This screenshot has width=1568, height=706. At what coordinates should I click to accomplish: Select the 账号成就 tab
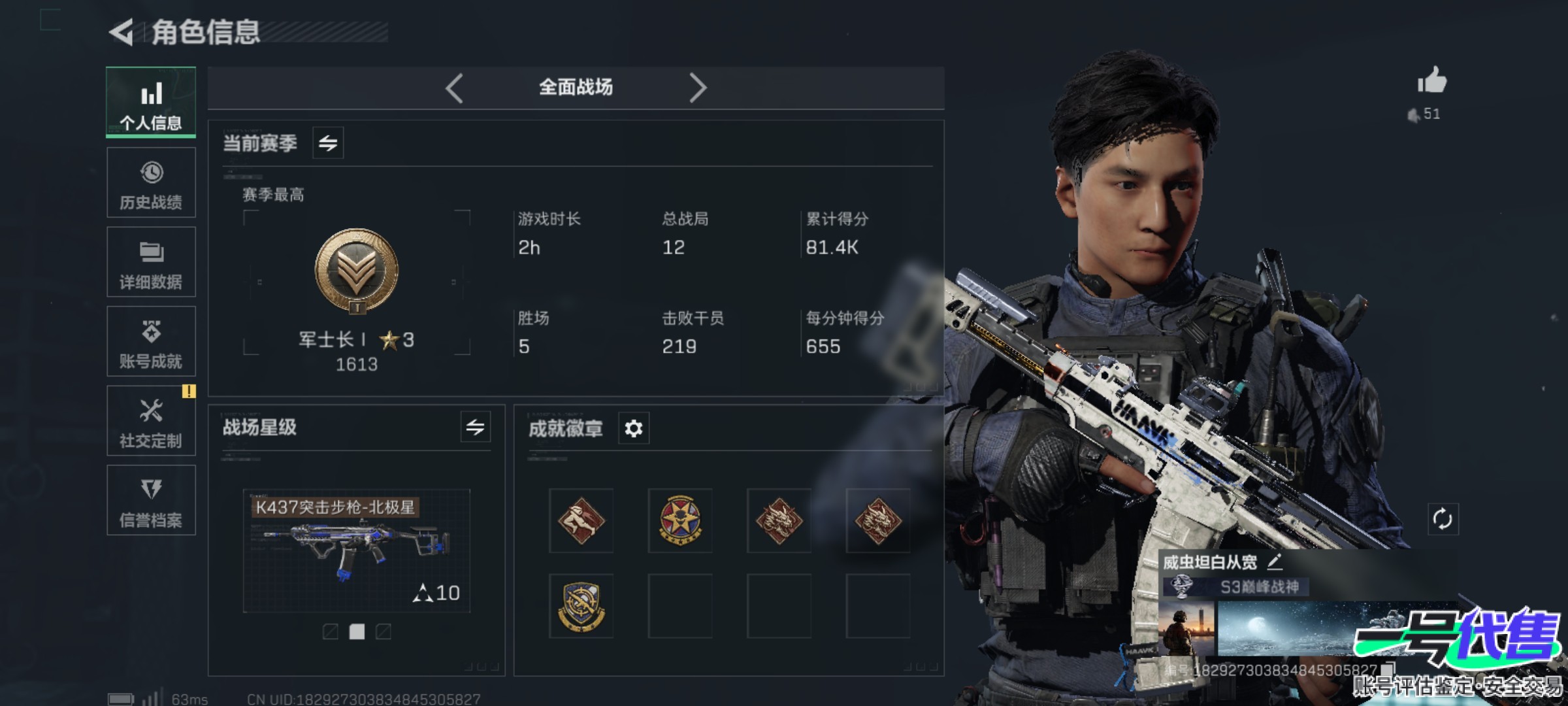click(151, 342)
